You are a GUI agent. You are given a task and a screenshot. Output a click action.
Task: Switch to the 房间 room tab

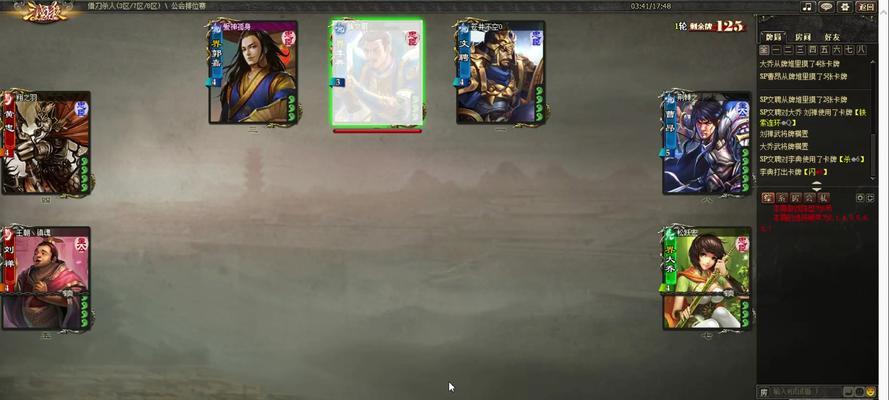click(x=803, y=36)
